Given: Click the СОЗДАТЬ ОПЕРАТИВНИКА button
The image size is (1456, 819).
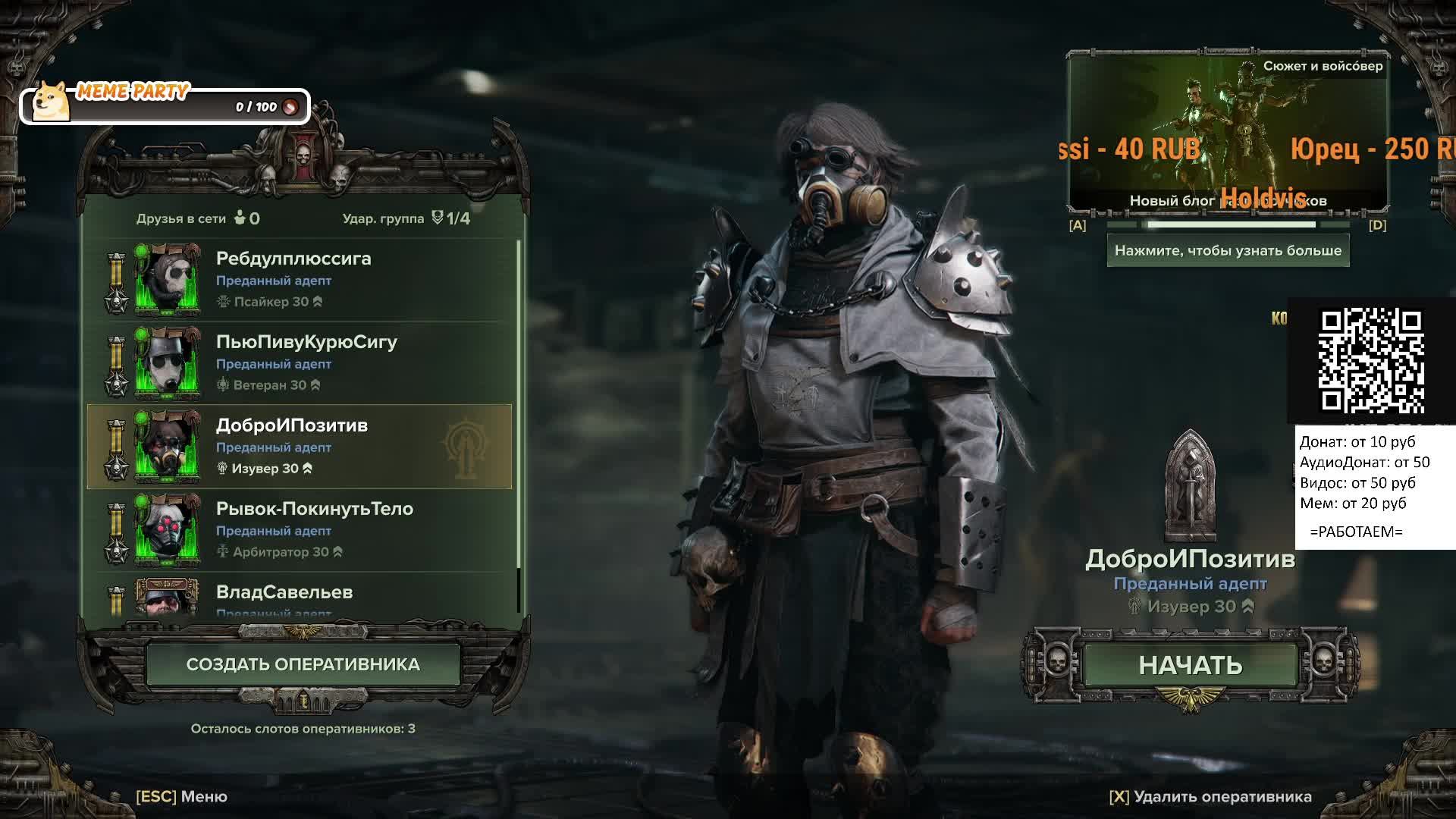Looking at the screenshot, I should coord(303,664).
